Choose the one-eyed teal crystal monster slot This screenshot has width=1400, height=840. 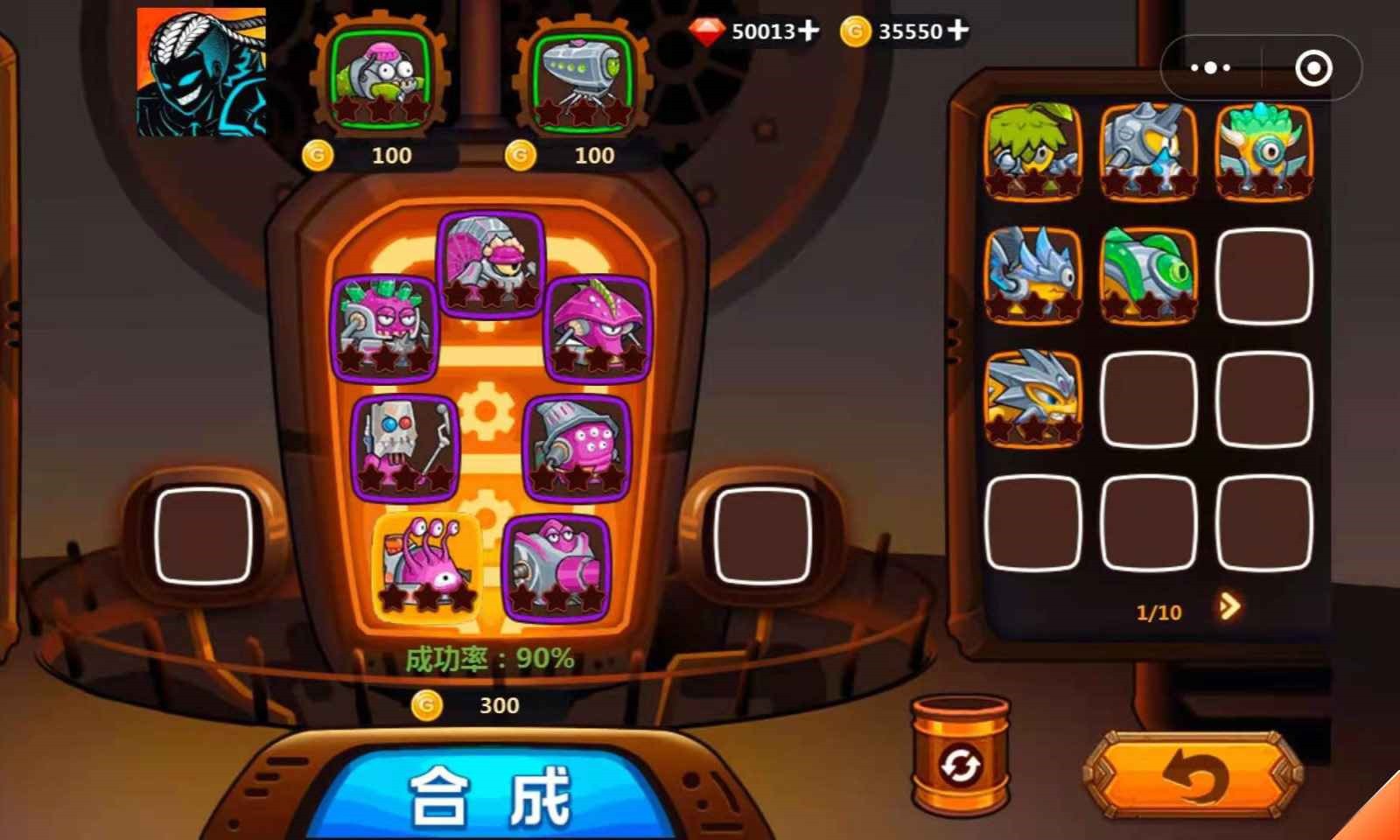1263,150
